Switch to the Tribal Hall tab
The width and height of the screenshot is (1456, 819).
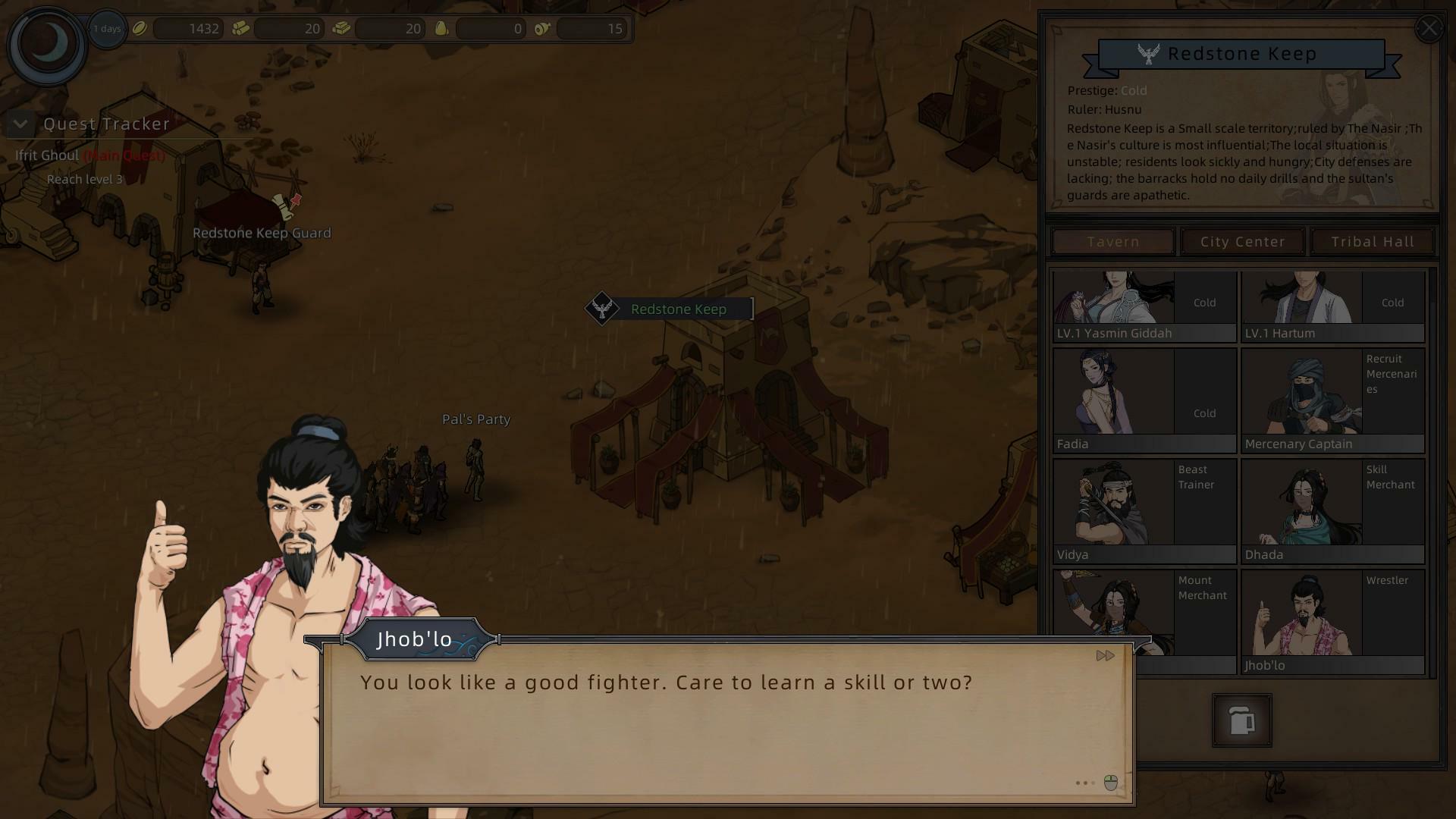click(1372, 242)
